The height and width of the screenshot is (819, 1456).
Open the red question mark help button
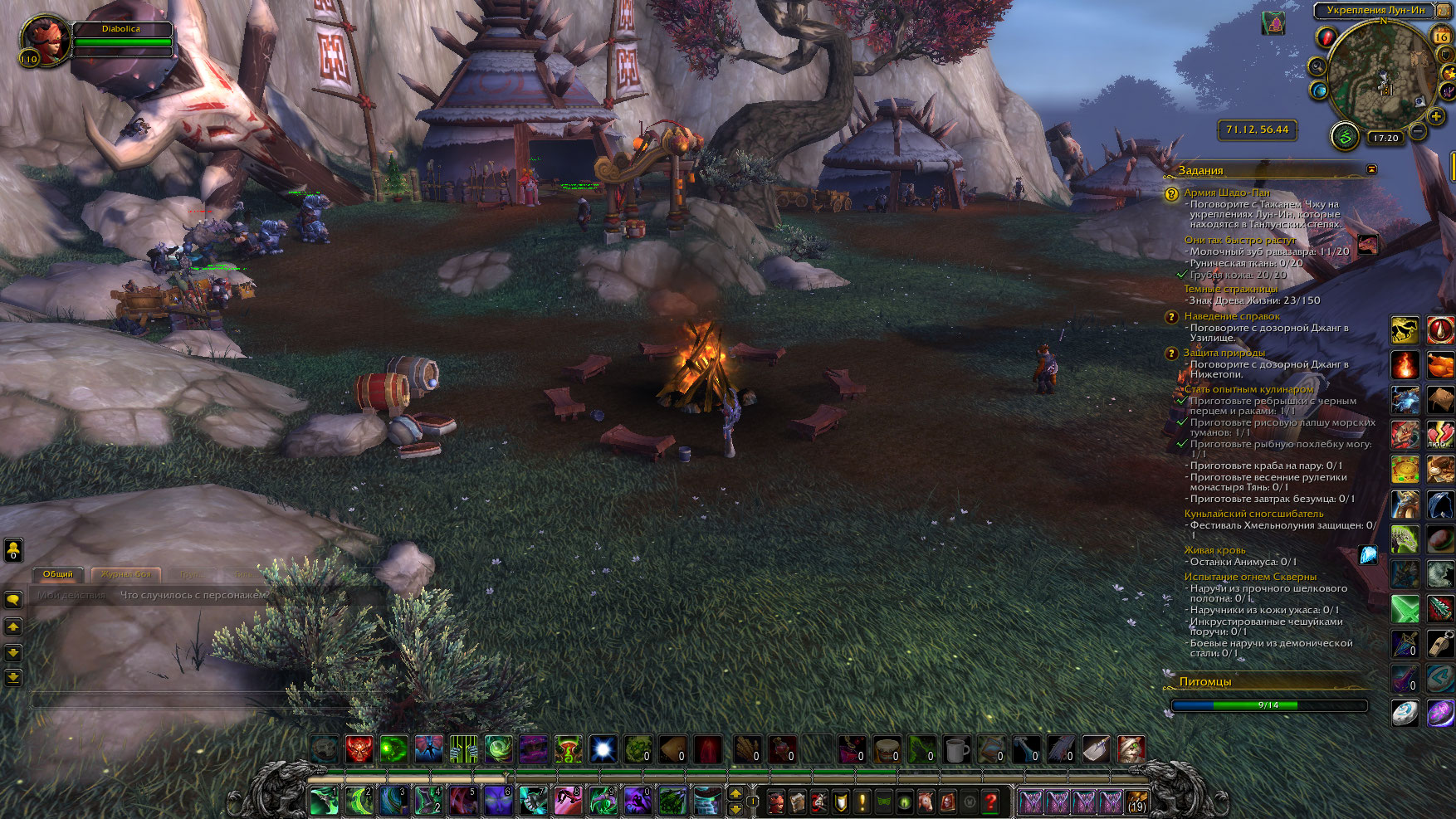[990, 802]
